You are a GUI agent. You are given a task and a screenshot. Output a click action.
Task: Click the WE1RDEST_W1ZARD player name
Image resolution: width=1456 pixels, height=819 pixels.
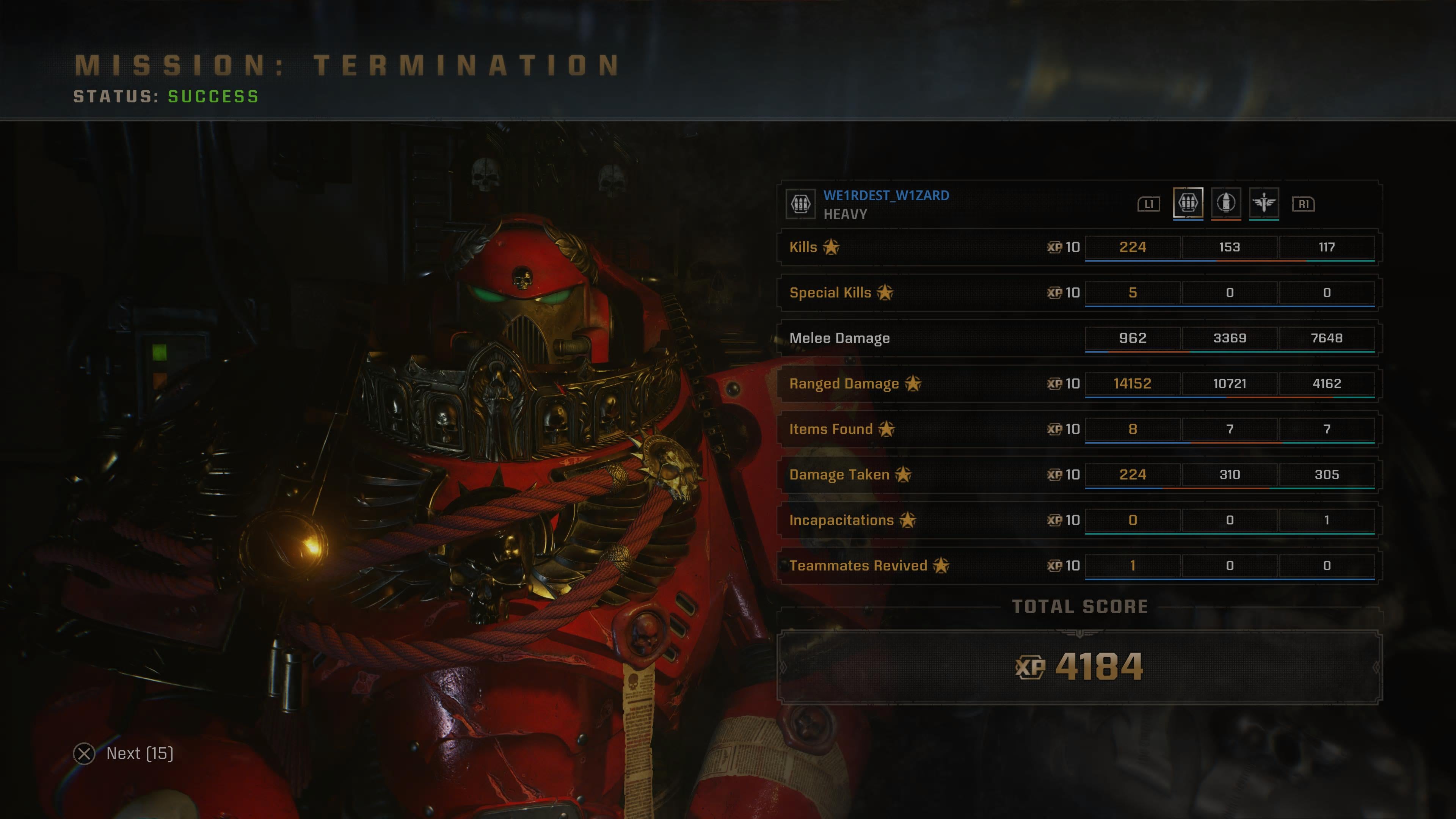tap(886, 196)
